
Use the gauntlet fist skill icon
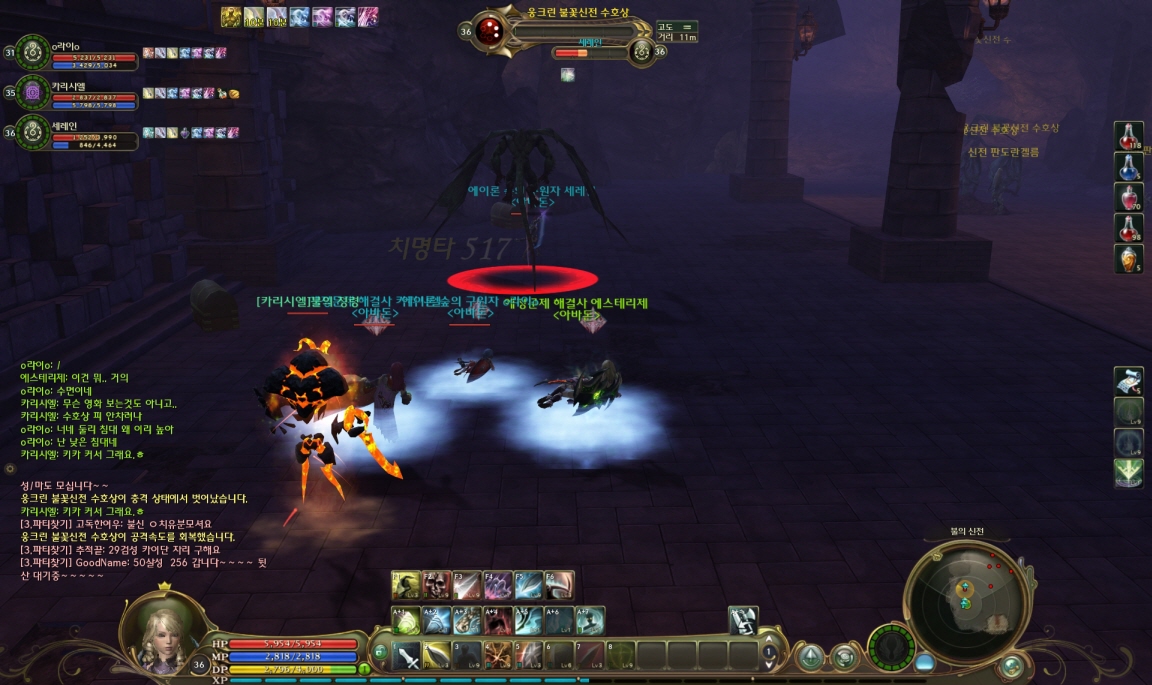tap(743, 621)
